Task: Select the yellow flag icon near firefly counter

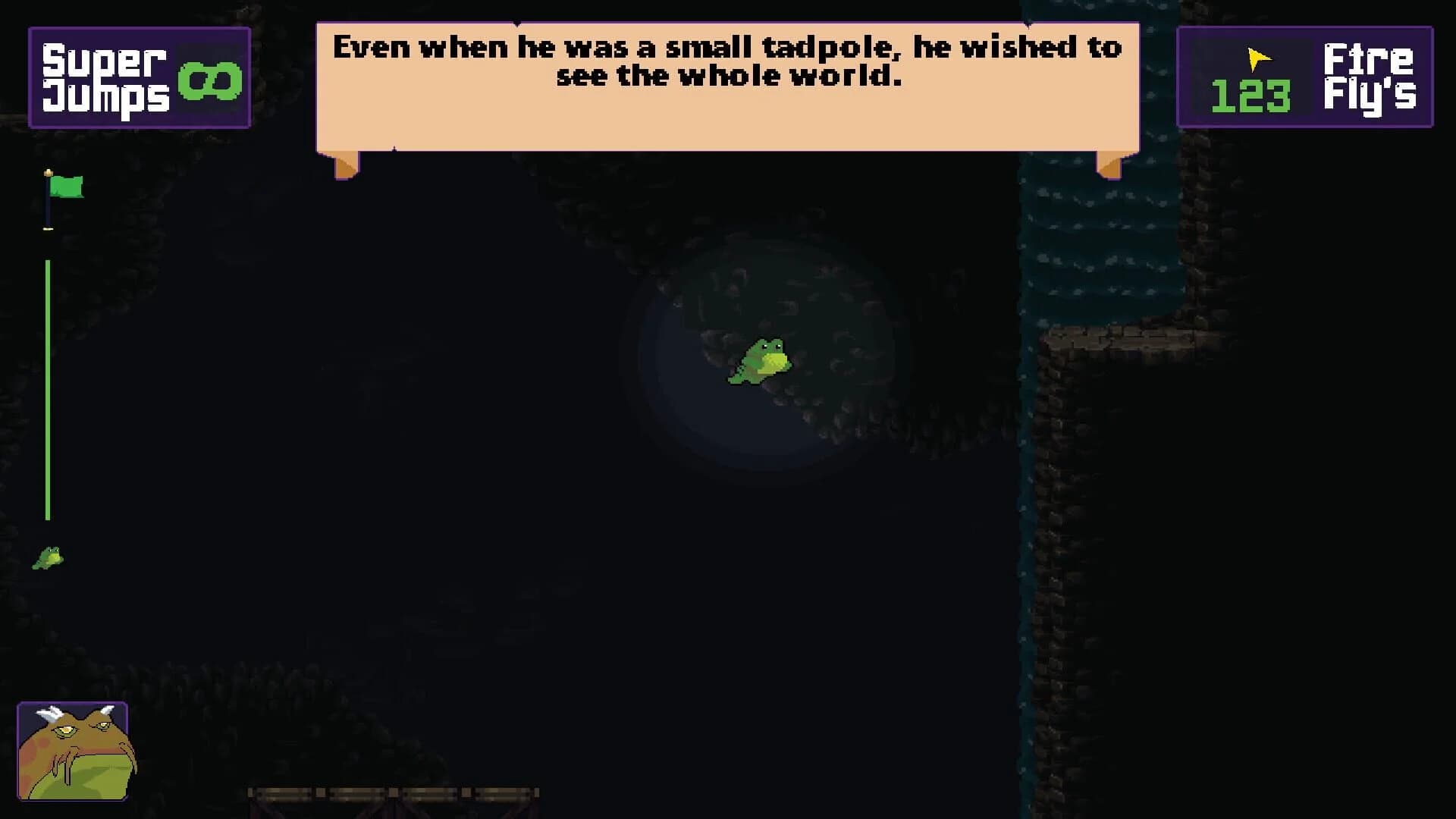Action: click(x=1257, y=58)
